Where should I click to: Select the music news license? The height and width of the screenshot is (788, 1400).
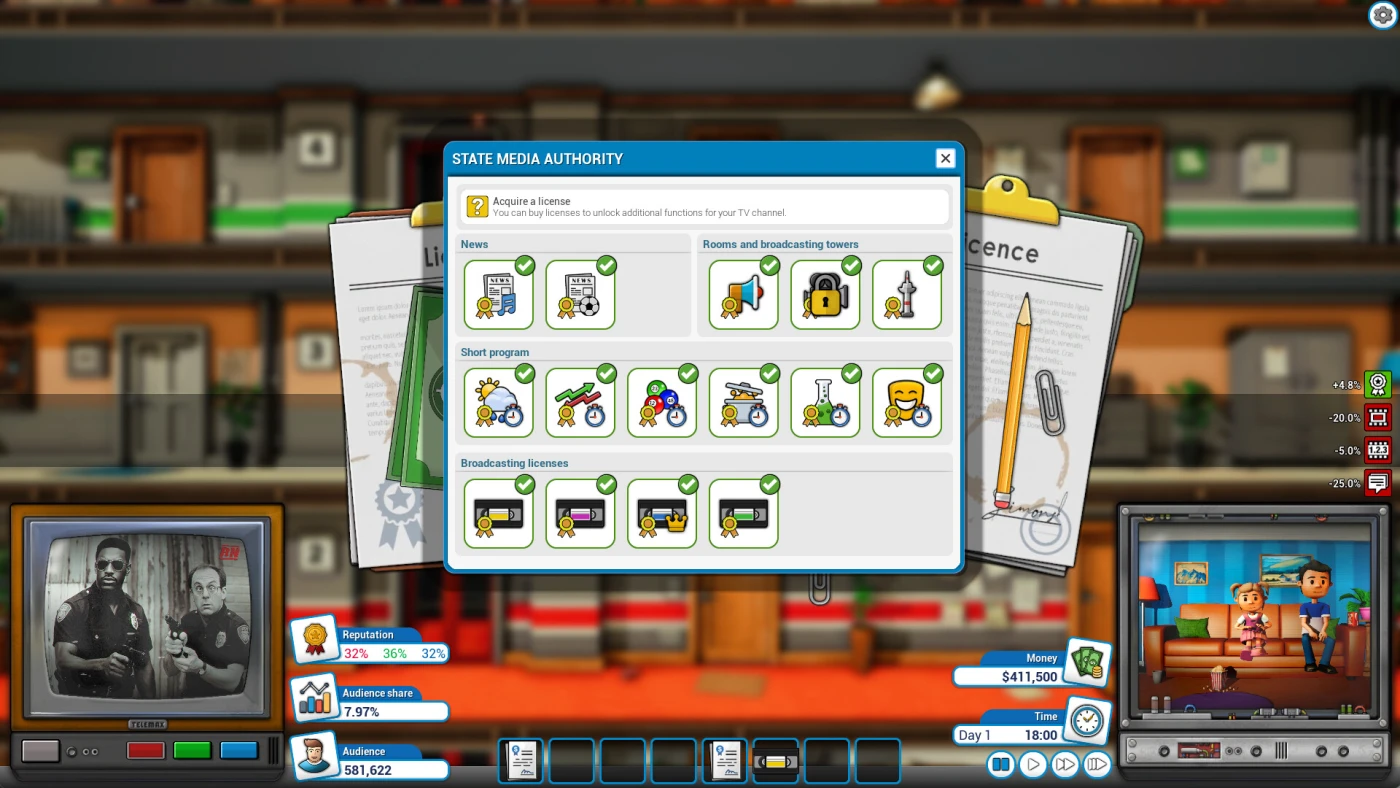coord(498,294)
